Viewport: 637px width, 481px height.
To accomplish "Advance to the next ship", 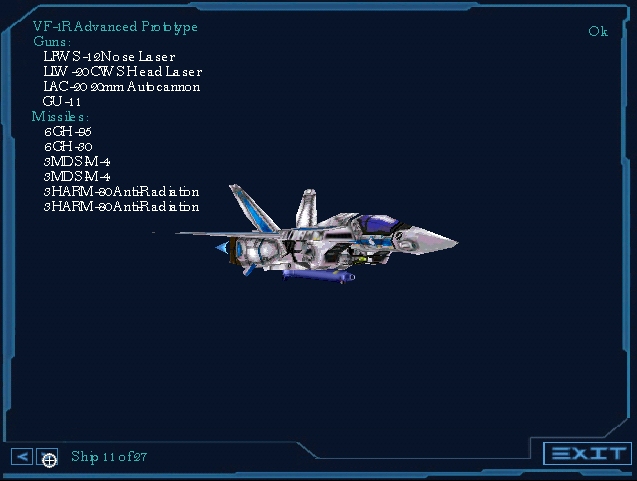I will (47, 458).
